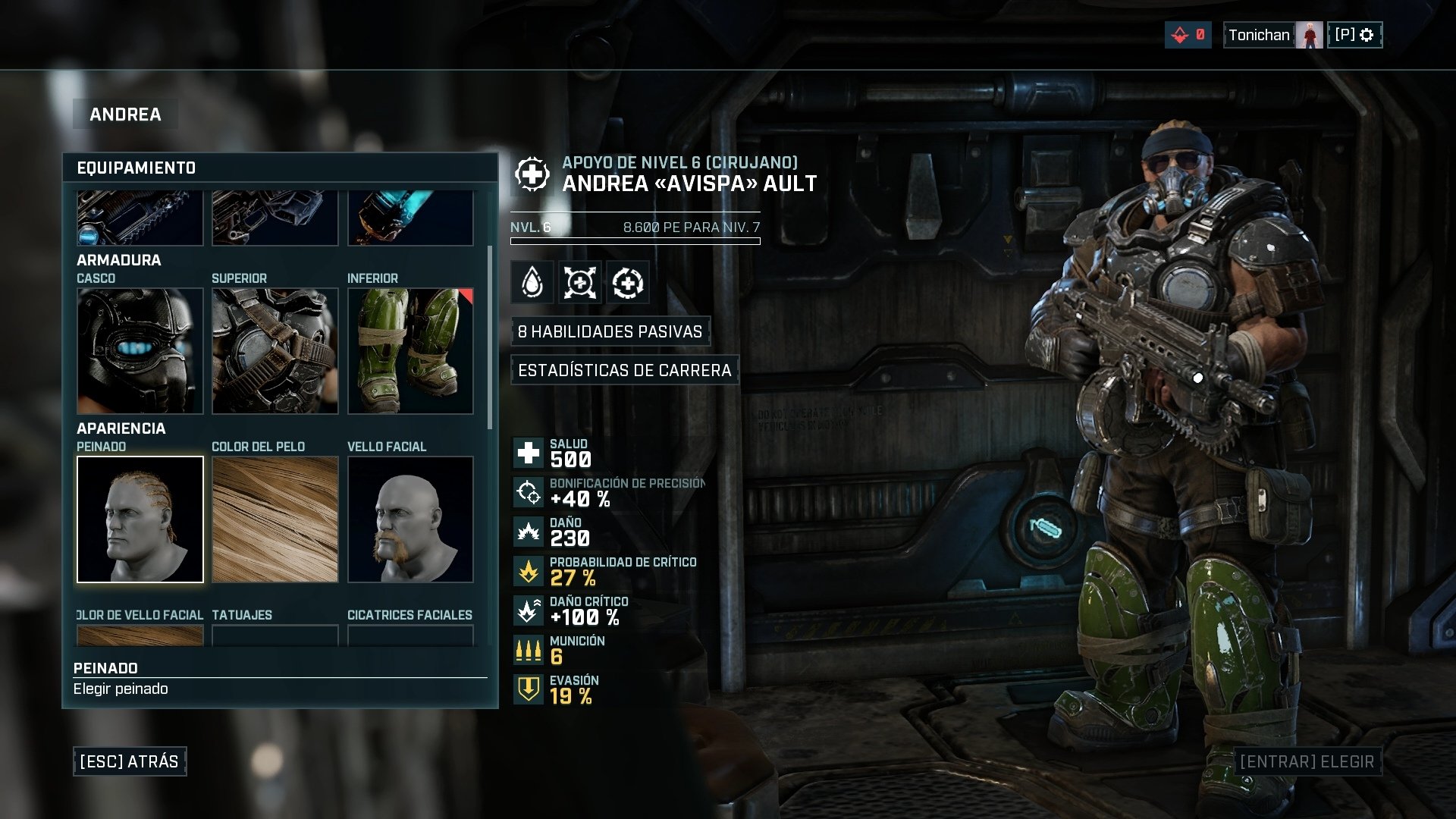Image resolution: width=1456 pixels, height=819 pixels.
Task: Activate the circular arrows heal skill icon
Action: click(x=628, y=283)
